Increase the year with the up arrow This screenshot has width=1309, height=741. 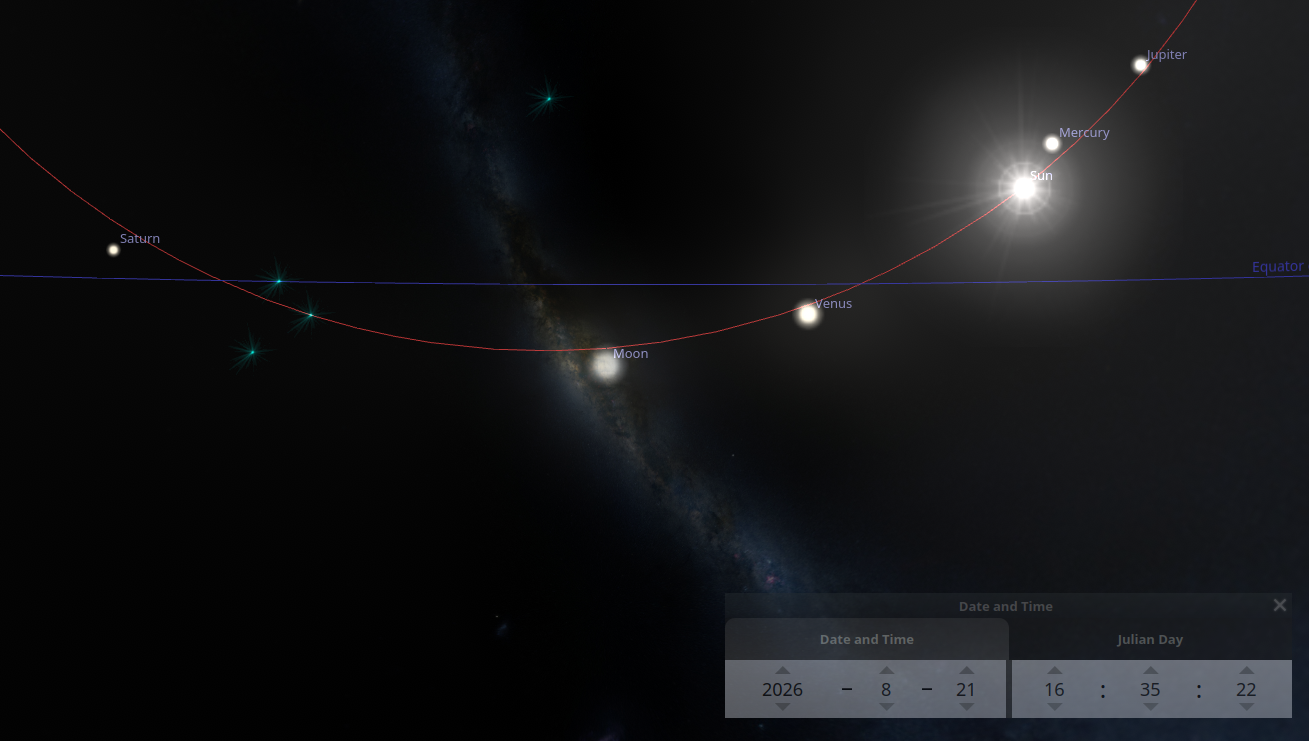pyautogui.click(x=783, y=670)
